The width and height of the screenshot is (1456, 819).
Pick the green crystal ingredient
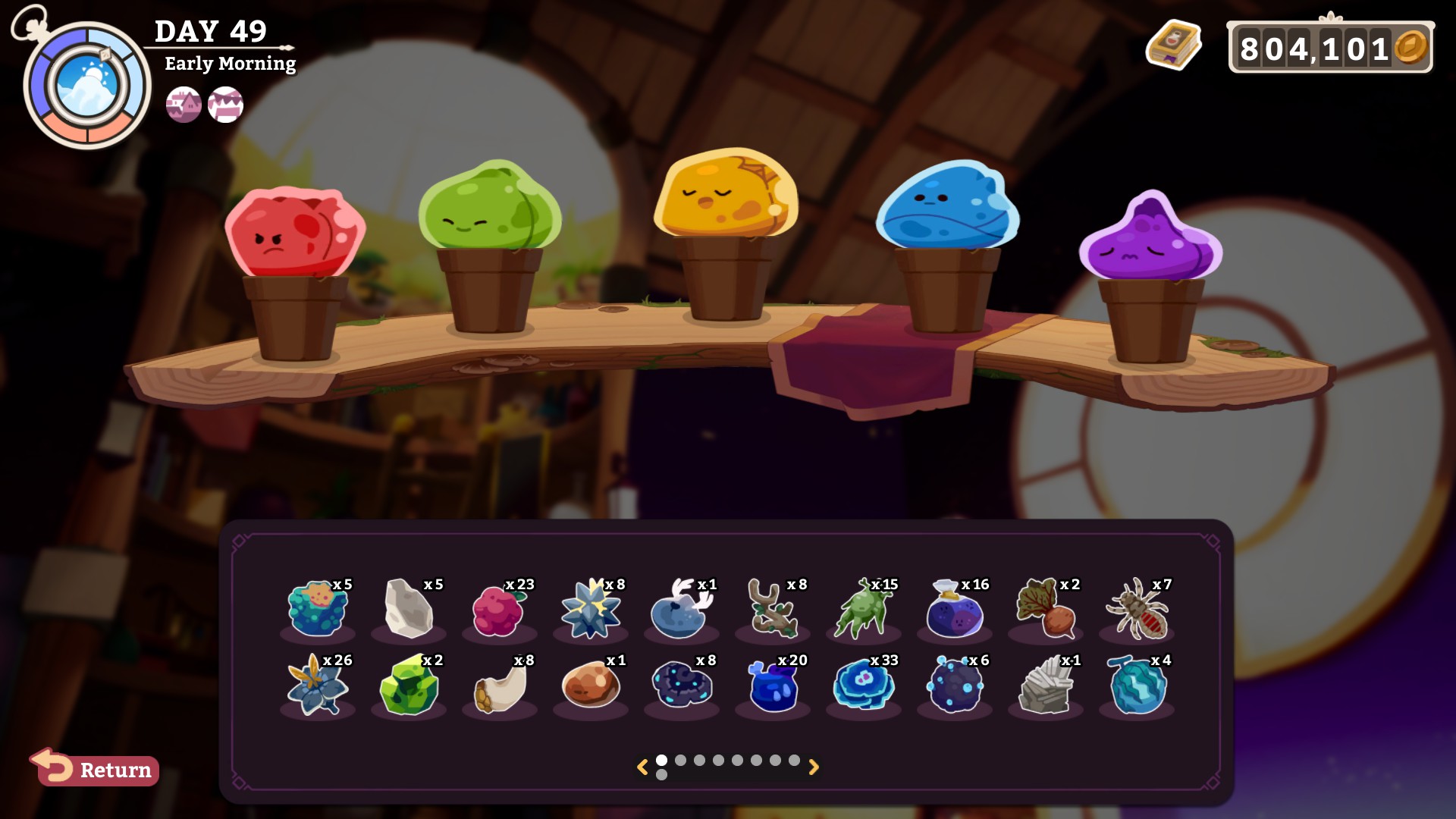[409, 687]
